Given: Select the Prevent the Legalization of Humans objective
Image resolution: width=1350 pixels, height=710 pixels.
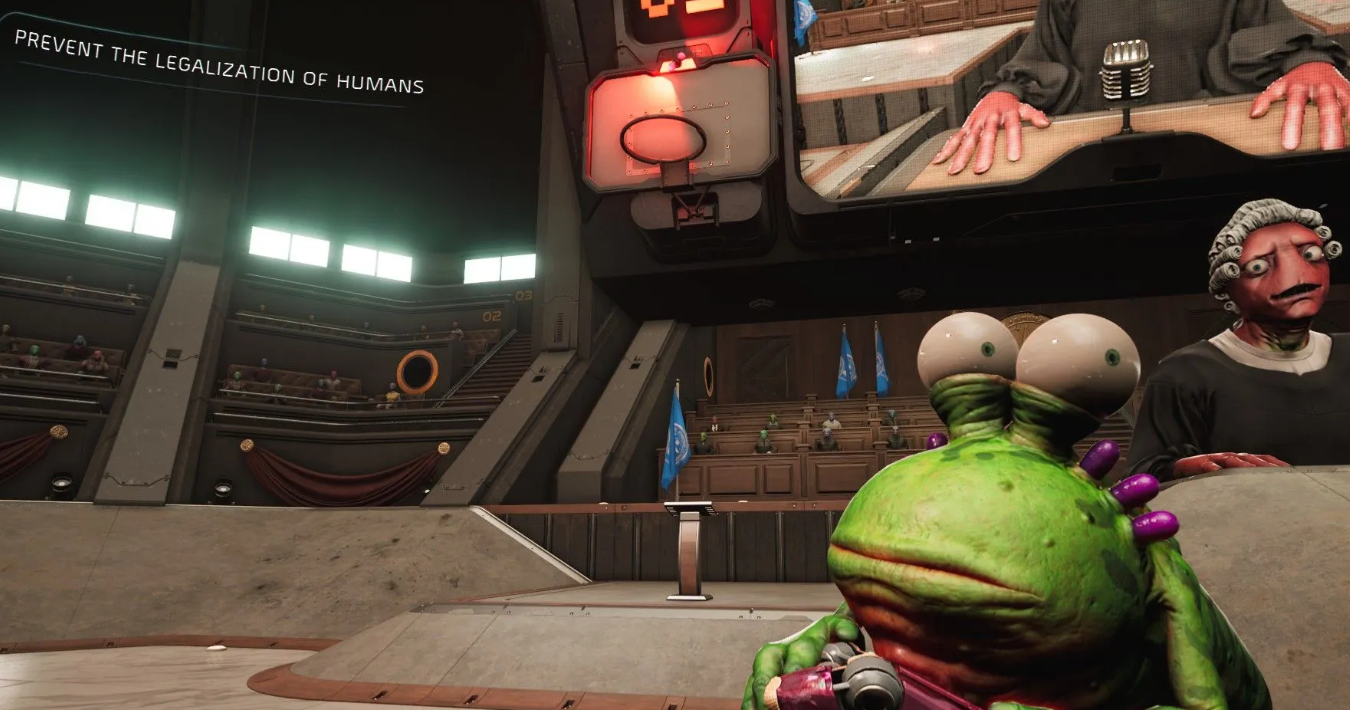Looking at the screenshot, I should point(219,62).
